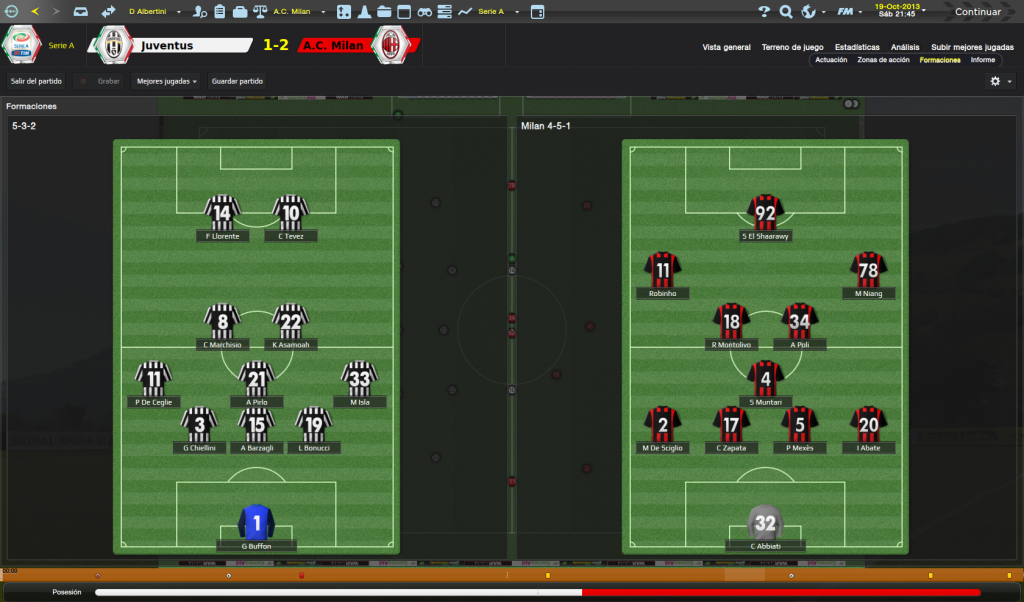This screenshot has height=602, width=1024.
Task: Select G Buffon's goalkeeper shirt
Action: pyautogui.click(x=257, y=523)
